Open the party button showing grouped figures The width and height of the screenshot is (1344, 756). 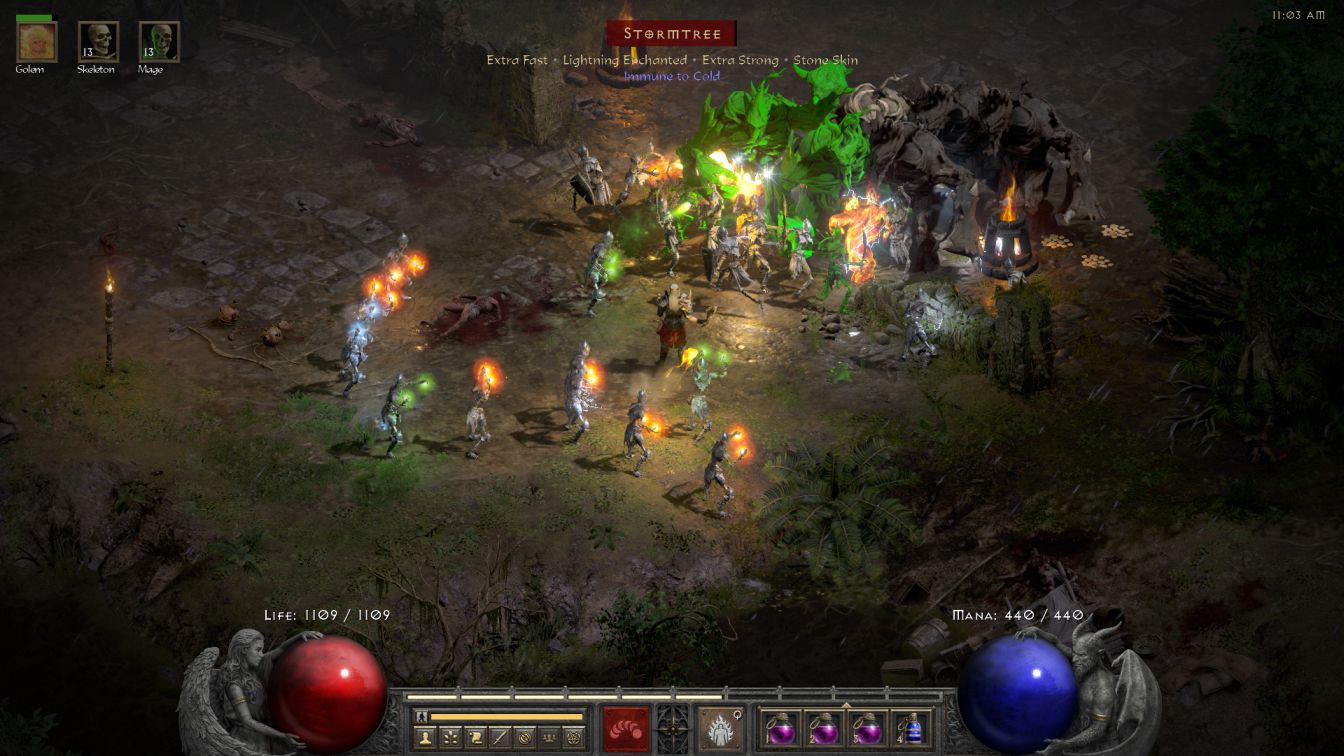[x=549, y=738]
